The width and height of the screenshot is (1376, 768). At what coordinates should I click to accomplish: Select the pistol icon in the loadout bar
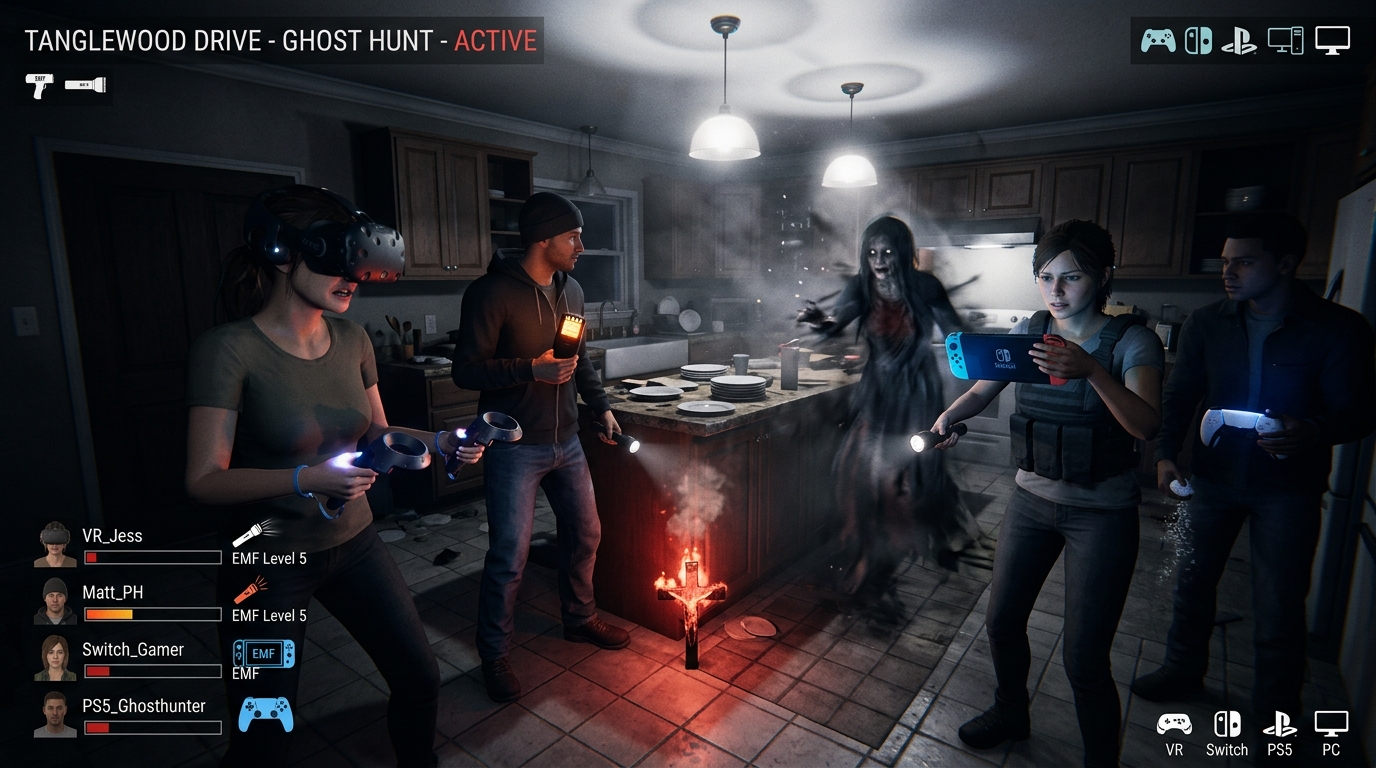click(40, 87)
